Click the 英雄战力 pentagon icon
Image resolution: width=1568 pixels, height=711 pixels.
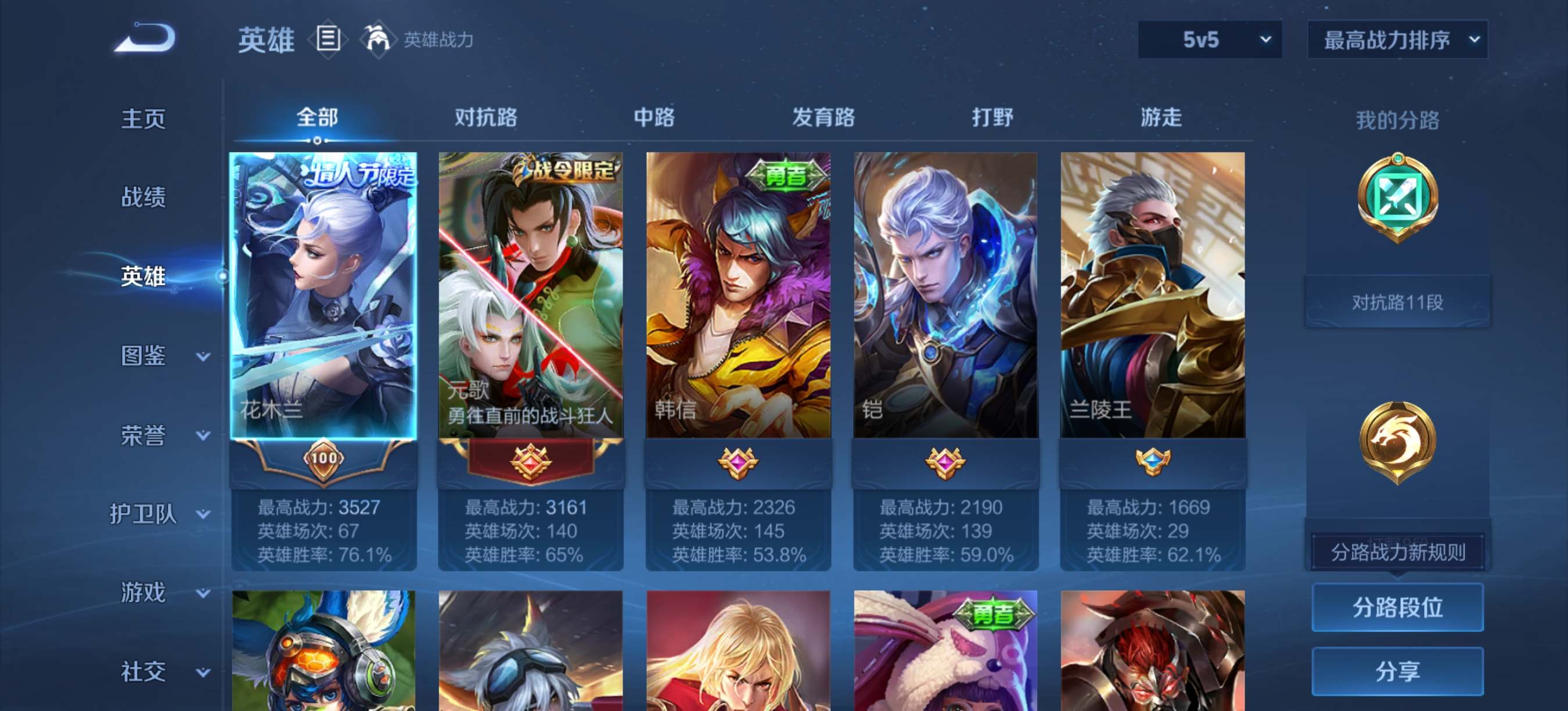pyautogui.click(x=379, y=39)
